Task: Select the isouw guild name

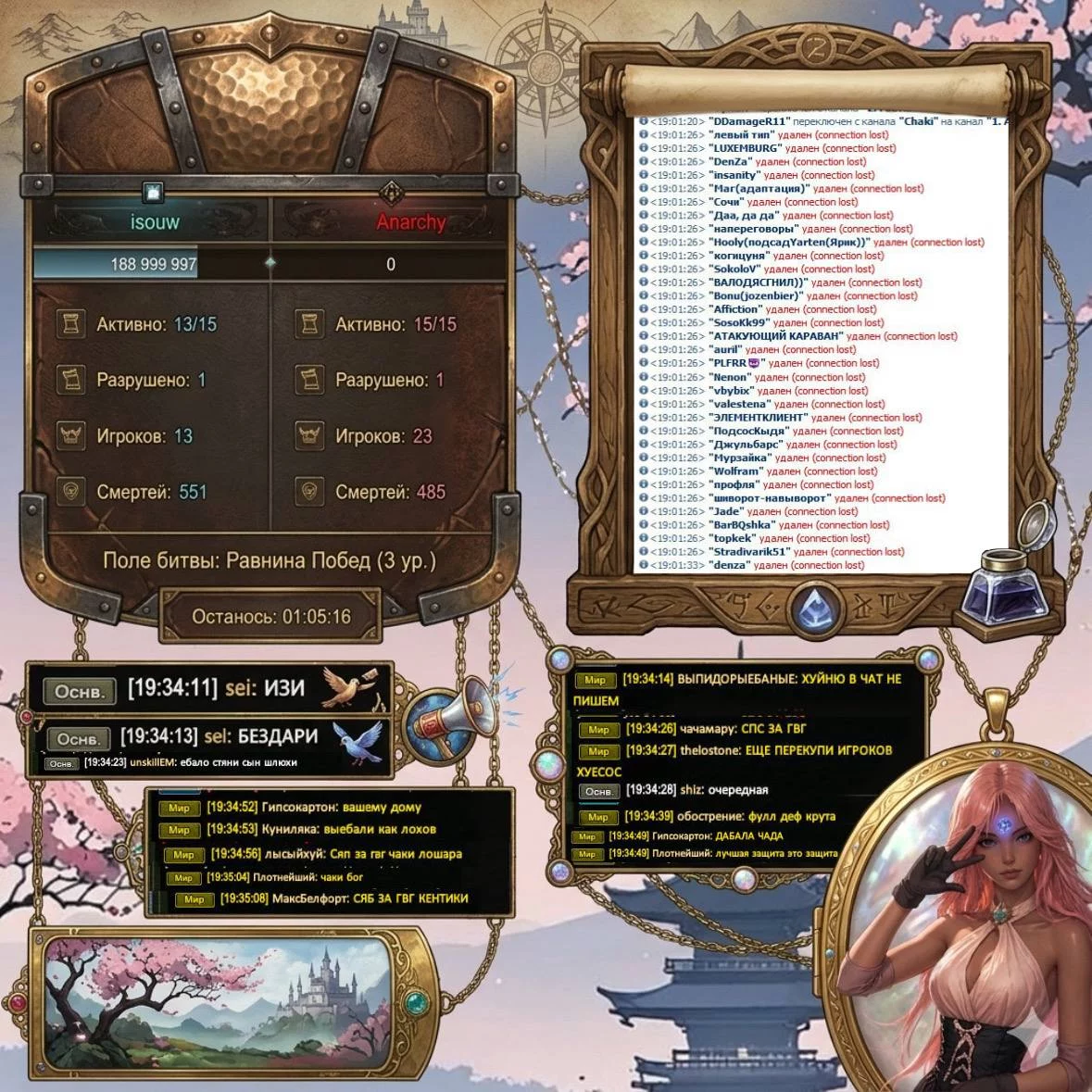Action: (155, 222)
